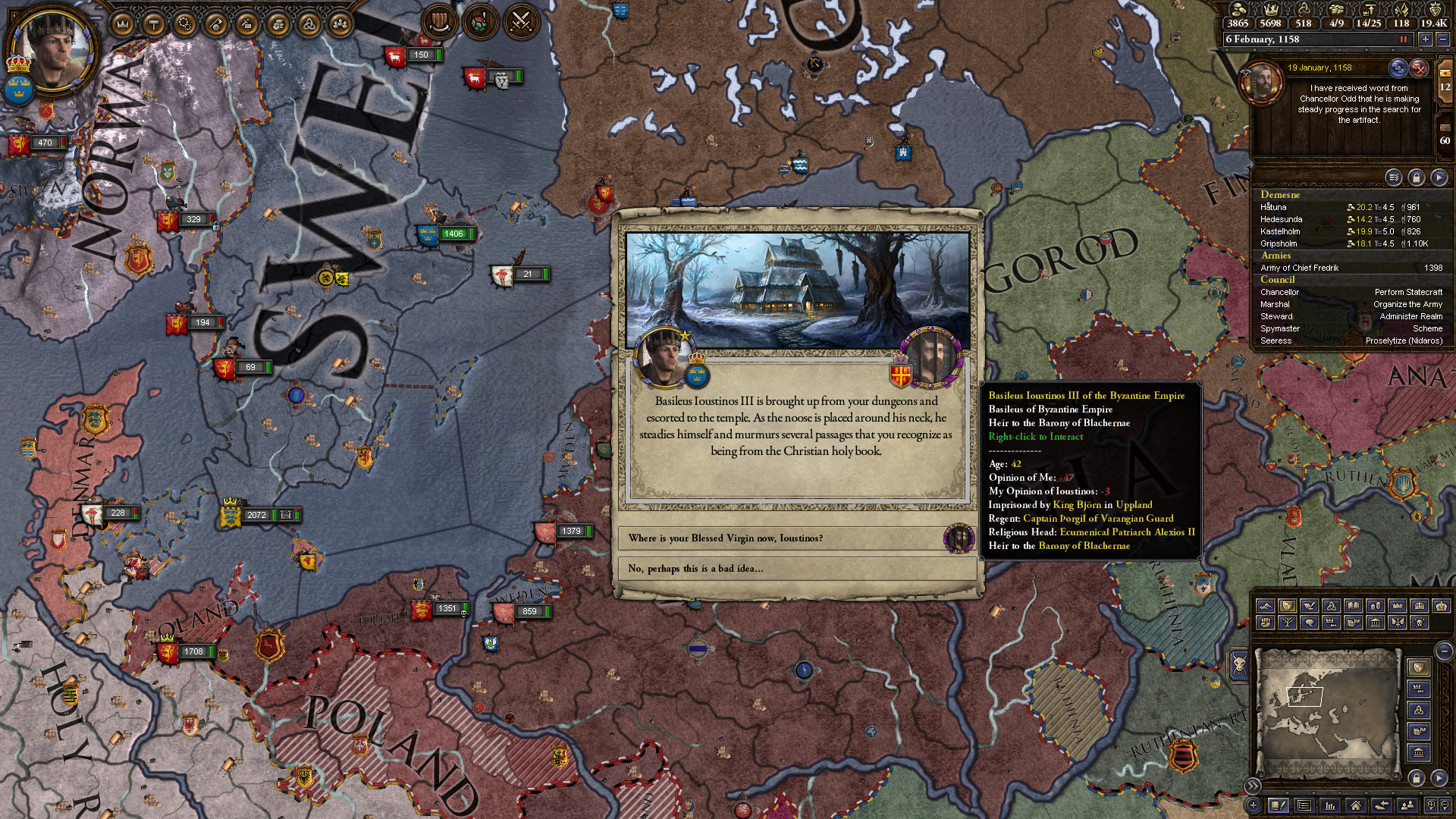The height and width of the screenshot is (819, 1456).
Task: Click Basileus Ioustinos portrait in the event window
Action: [x=931, y=356]
